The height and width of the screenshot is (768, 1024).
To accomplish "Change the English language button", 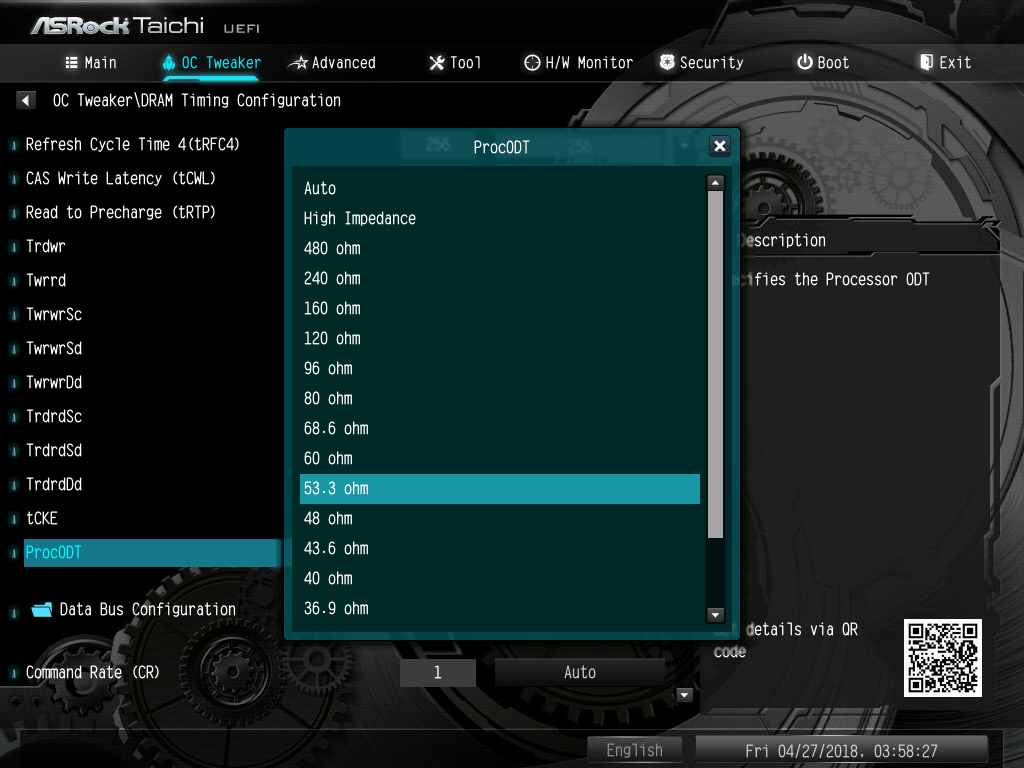I will pyautogui.click(x=634, y=750).
